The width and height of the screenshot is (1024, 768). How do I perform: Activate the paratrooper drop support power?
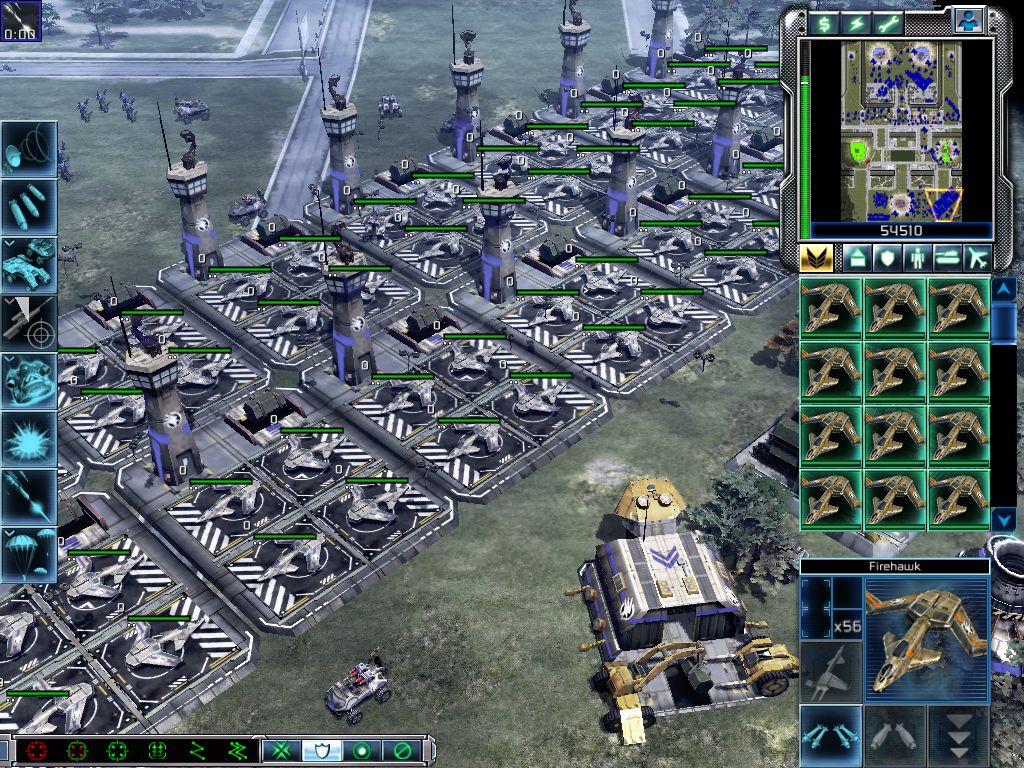pos(29,555)
